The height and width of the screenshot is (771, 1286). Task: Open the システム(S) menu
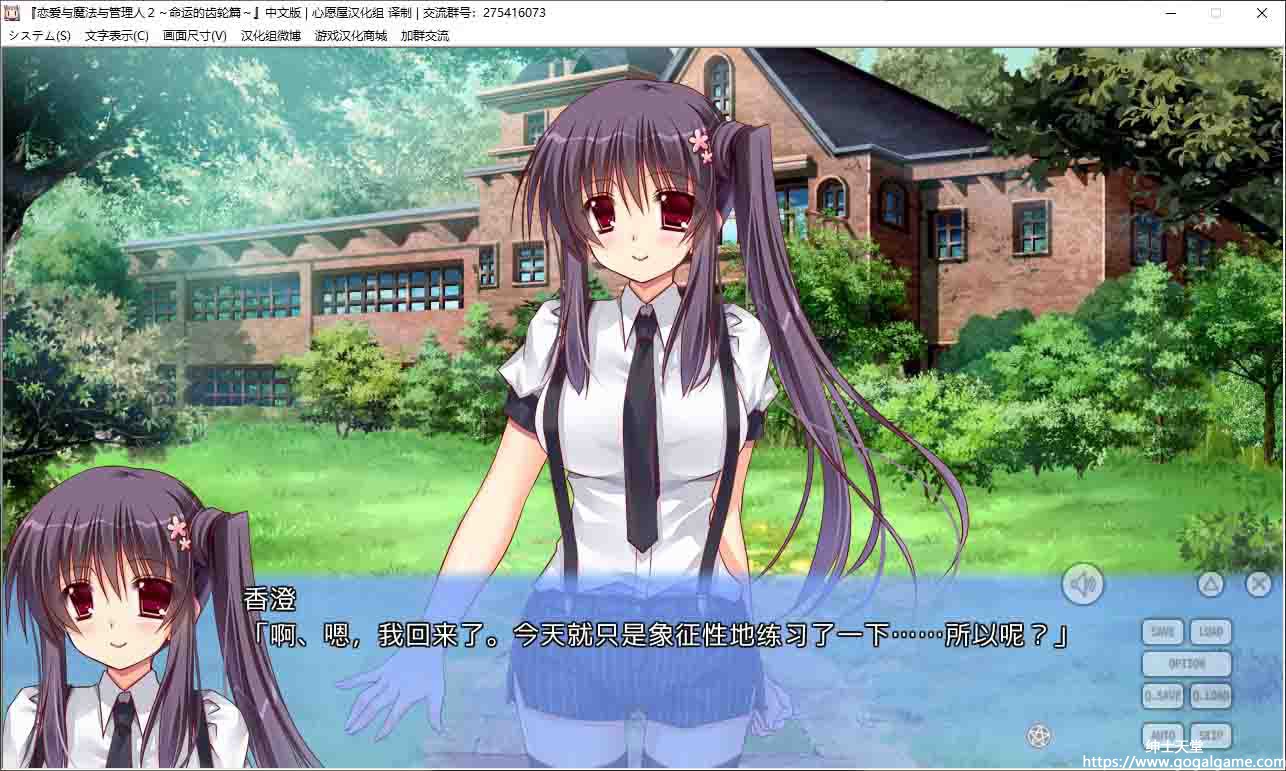coord(40,36)
